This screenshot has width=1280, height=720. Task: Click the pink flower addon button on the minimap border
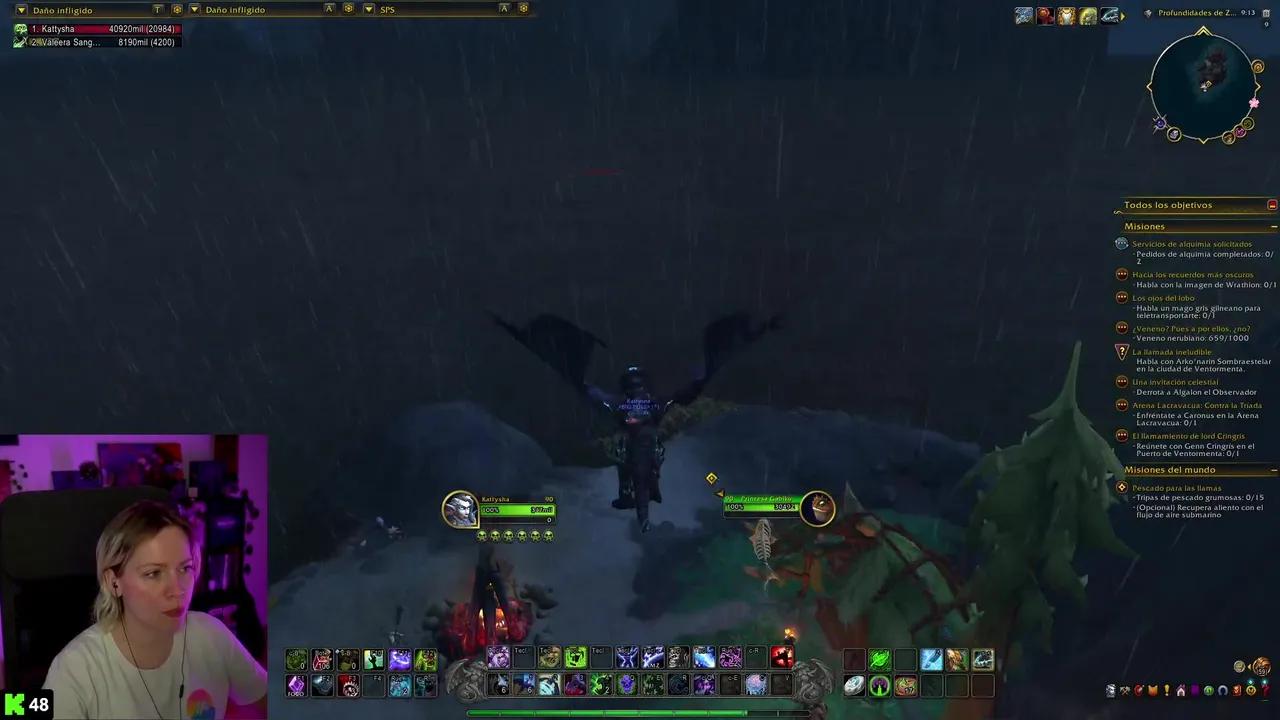click(x=1254, y=102)
